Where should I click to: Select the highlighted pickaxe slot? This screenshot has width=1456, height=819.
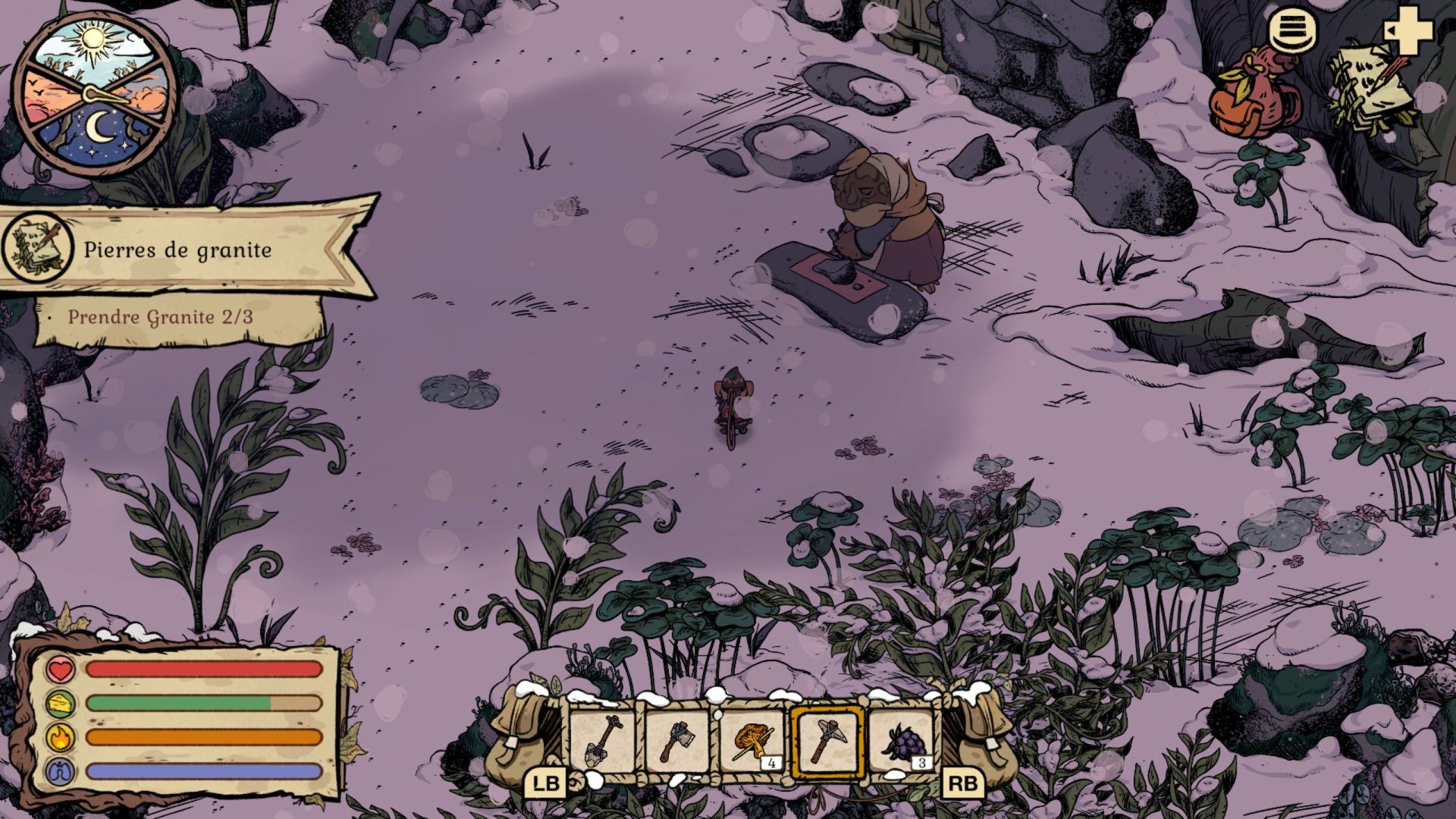pos(827,741)
